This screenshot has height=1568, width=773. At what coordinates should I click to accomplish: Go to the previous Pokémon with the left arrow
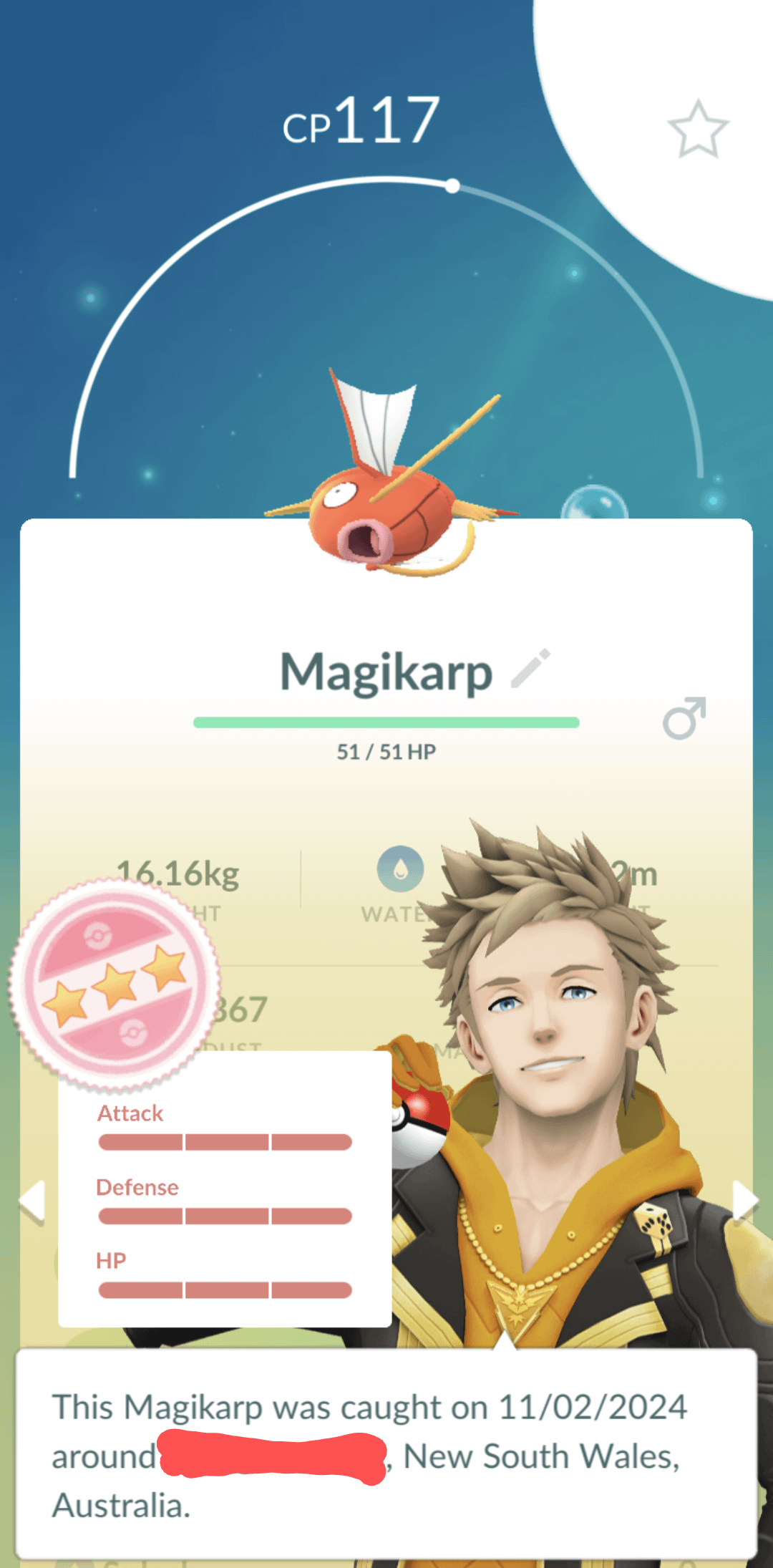tap(32, 1200)
